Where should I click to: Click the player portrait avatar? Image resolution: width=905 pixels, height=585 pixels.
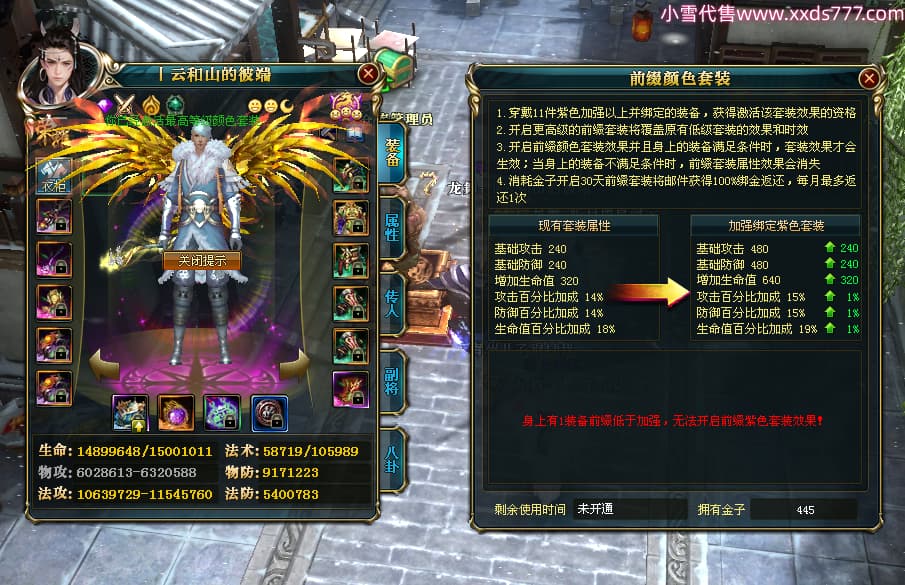(64, 75)
